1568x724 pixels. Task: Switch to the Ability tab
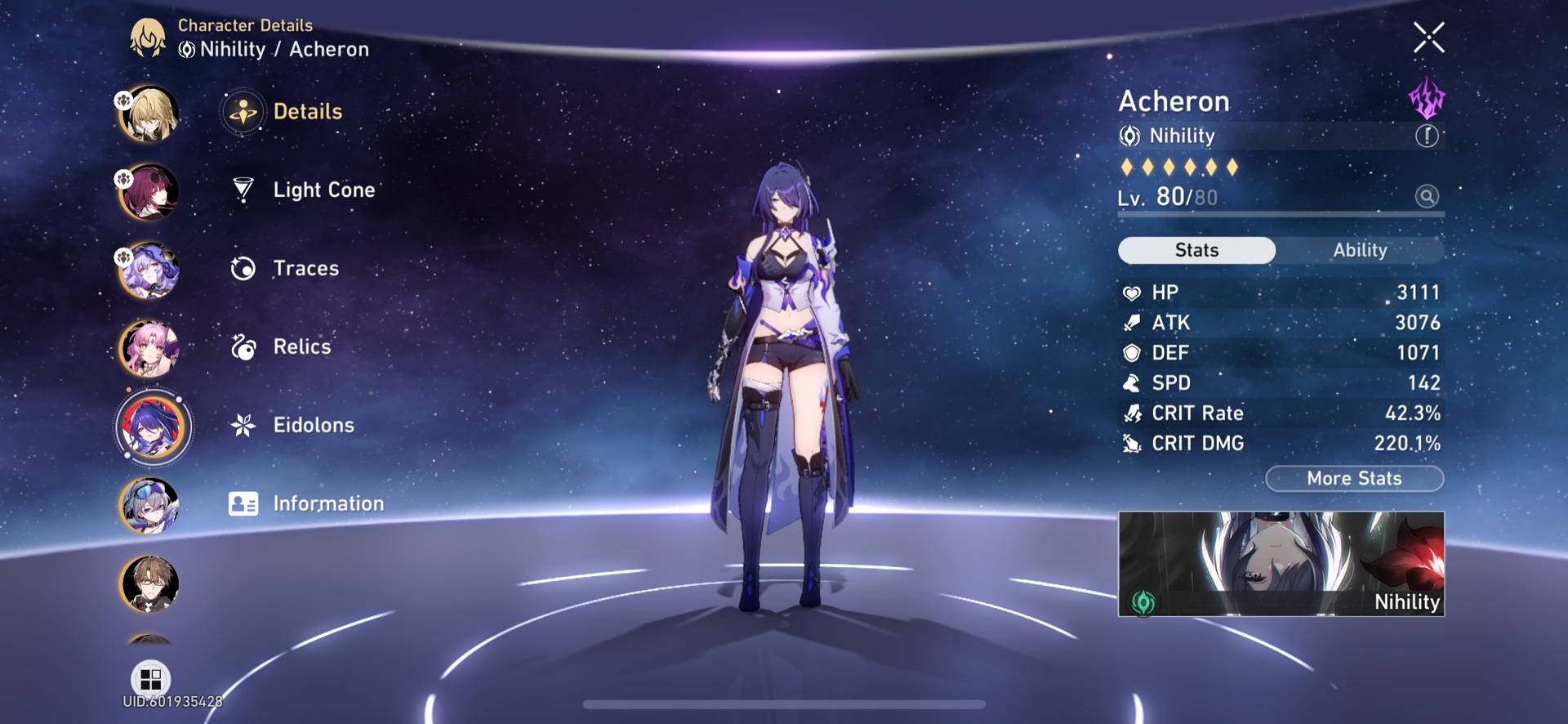(1360, 250)
